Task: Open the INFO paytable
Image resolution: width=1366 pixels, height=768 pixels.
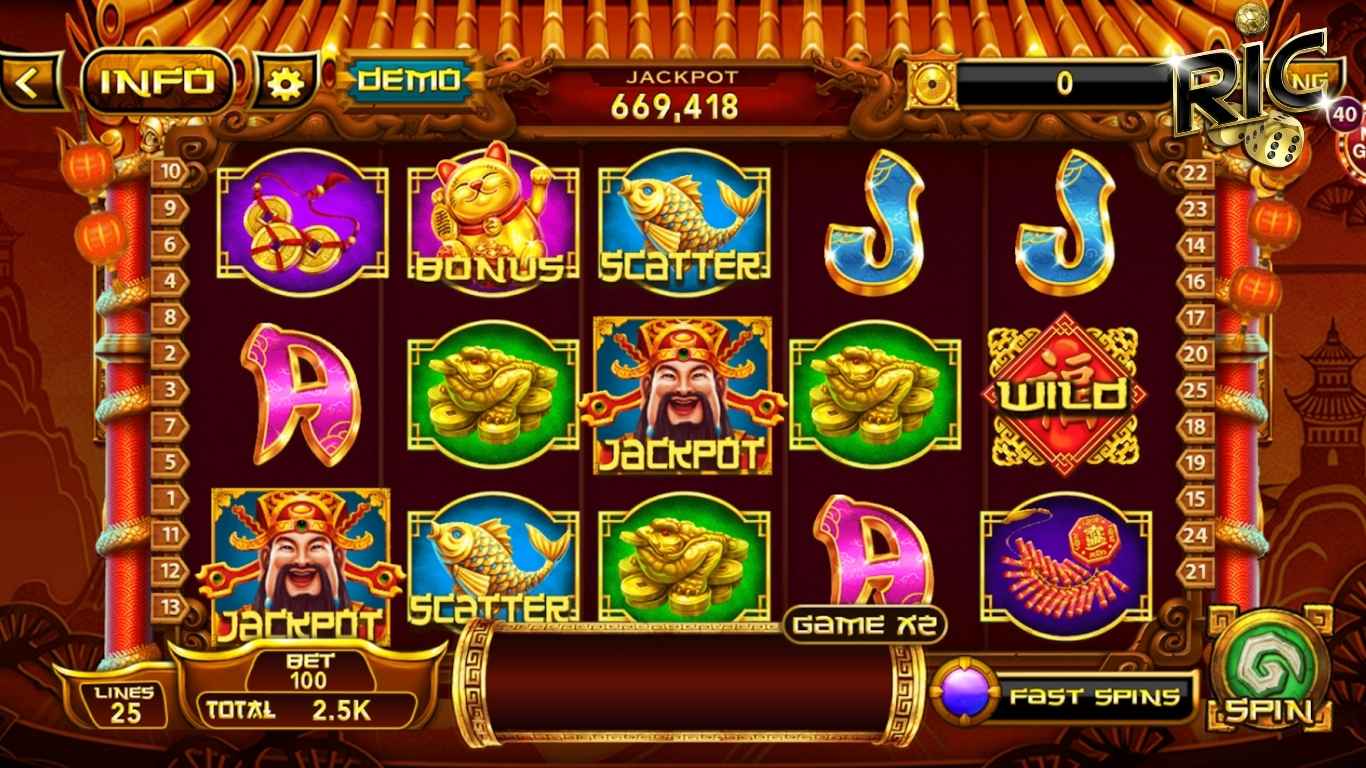Action: coord(158,82)
